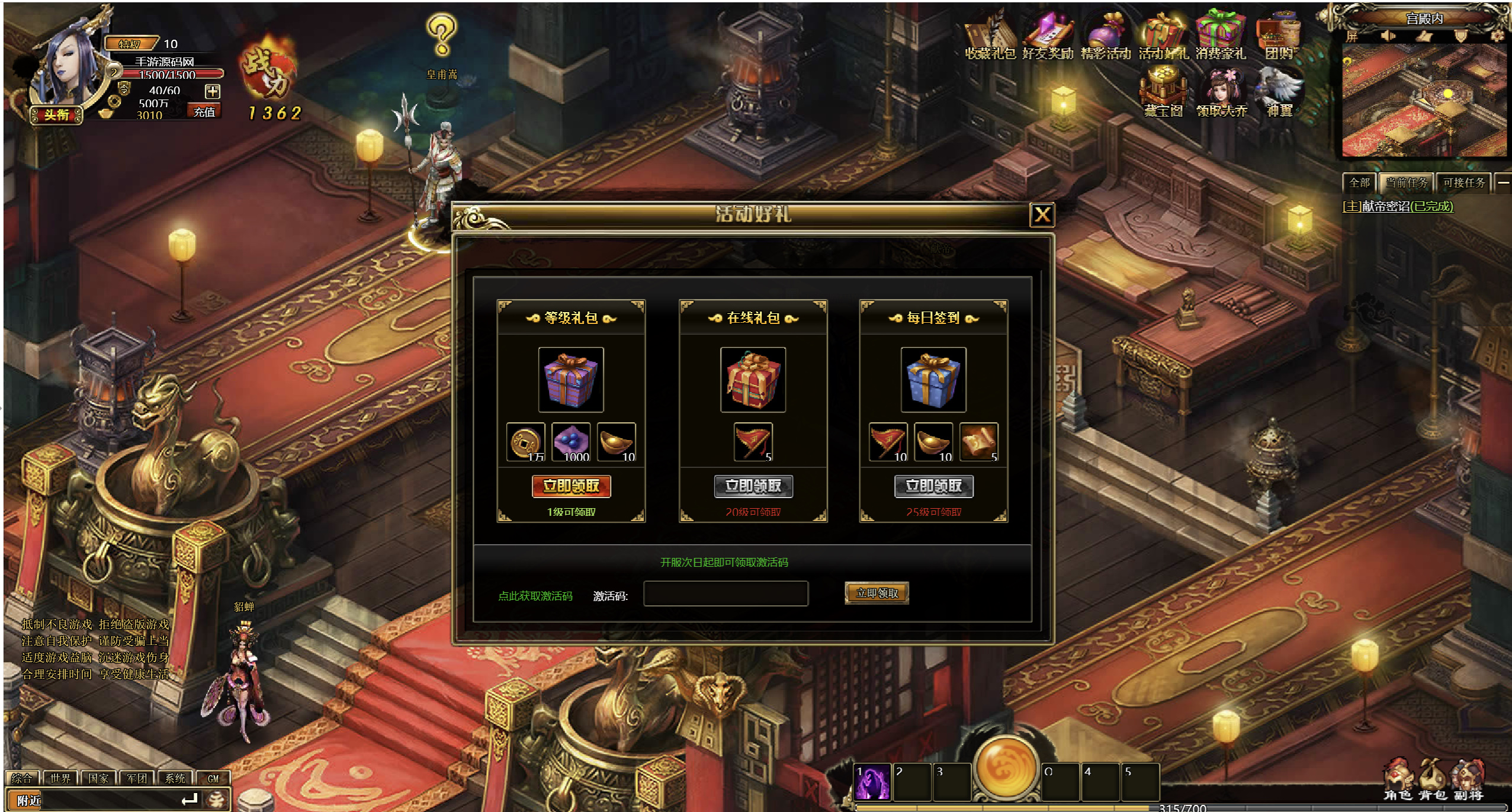Open the 点此获取激活码 link

(x=535, y=596)
